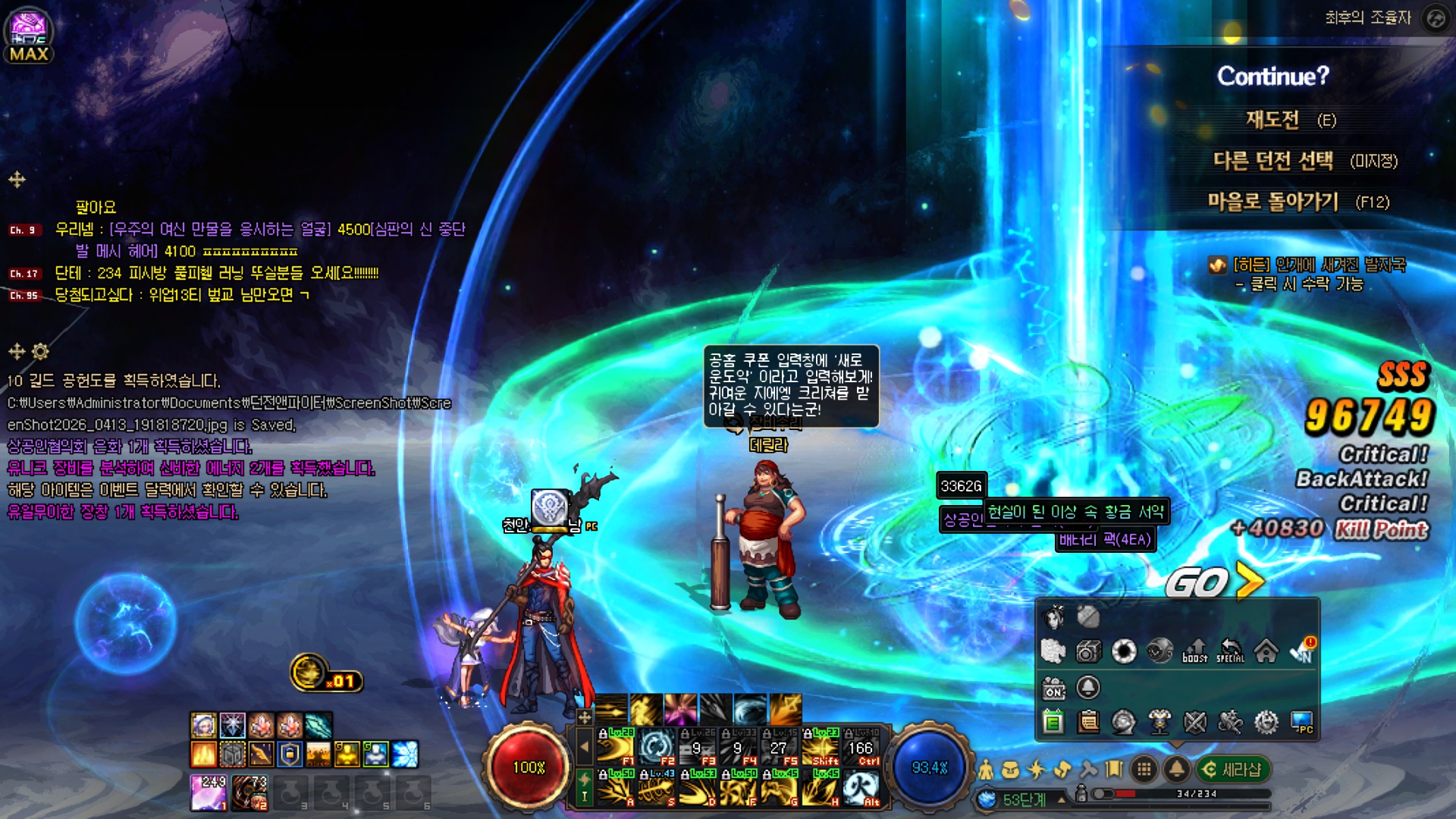1456x819 pixels.
Task: Open the clipboard quest list icon
Action: tap(1088, 722)
